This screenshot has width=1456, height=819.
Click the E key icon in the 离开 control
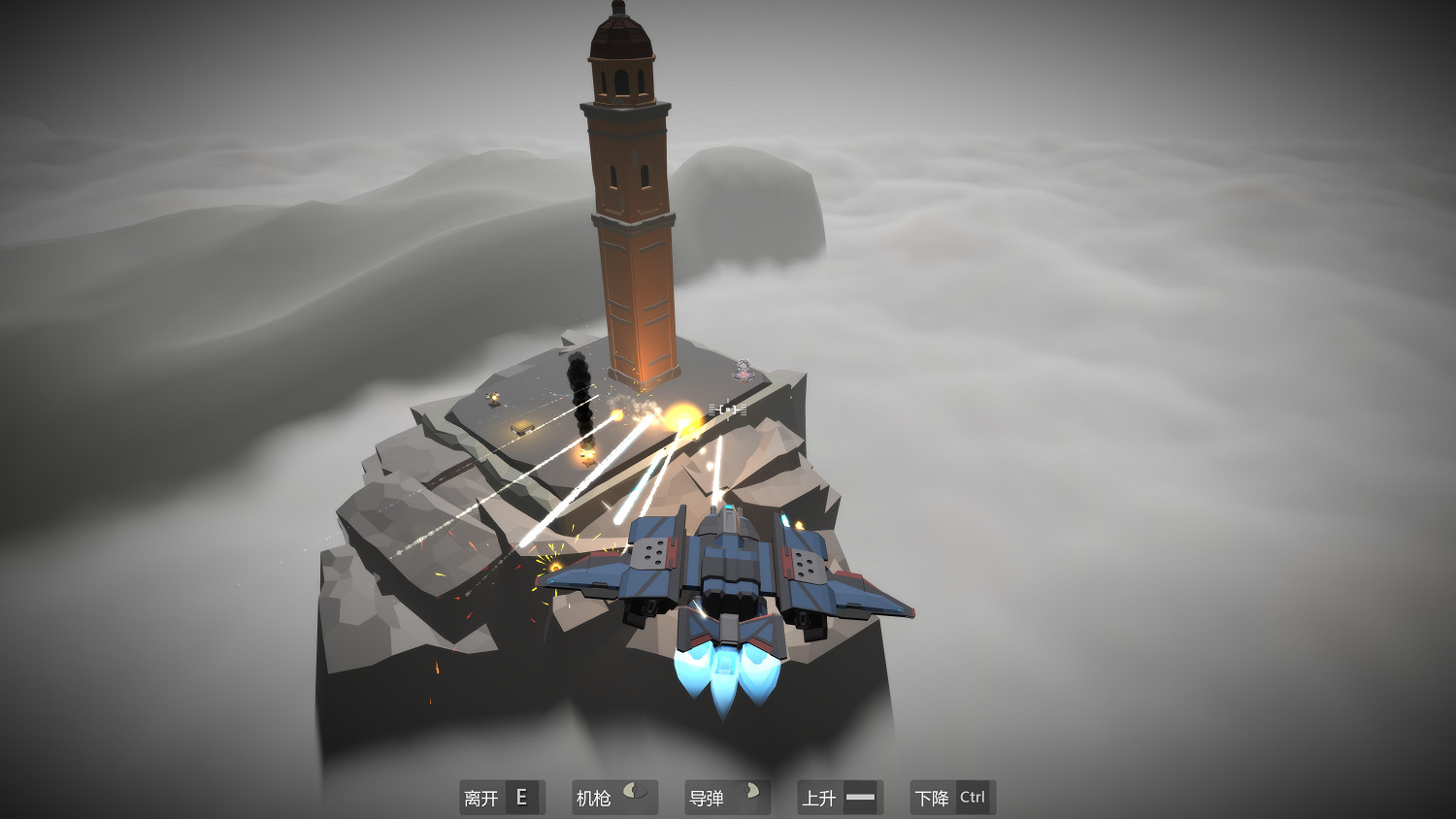pyautogui.click(x=522, y=797)
